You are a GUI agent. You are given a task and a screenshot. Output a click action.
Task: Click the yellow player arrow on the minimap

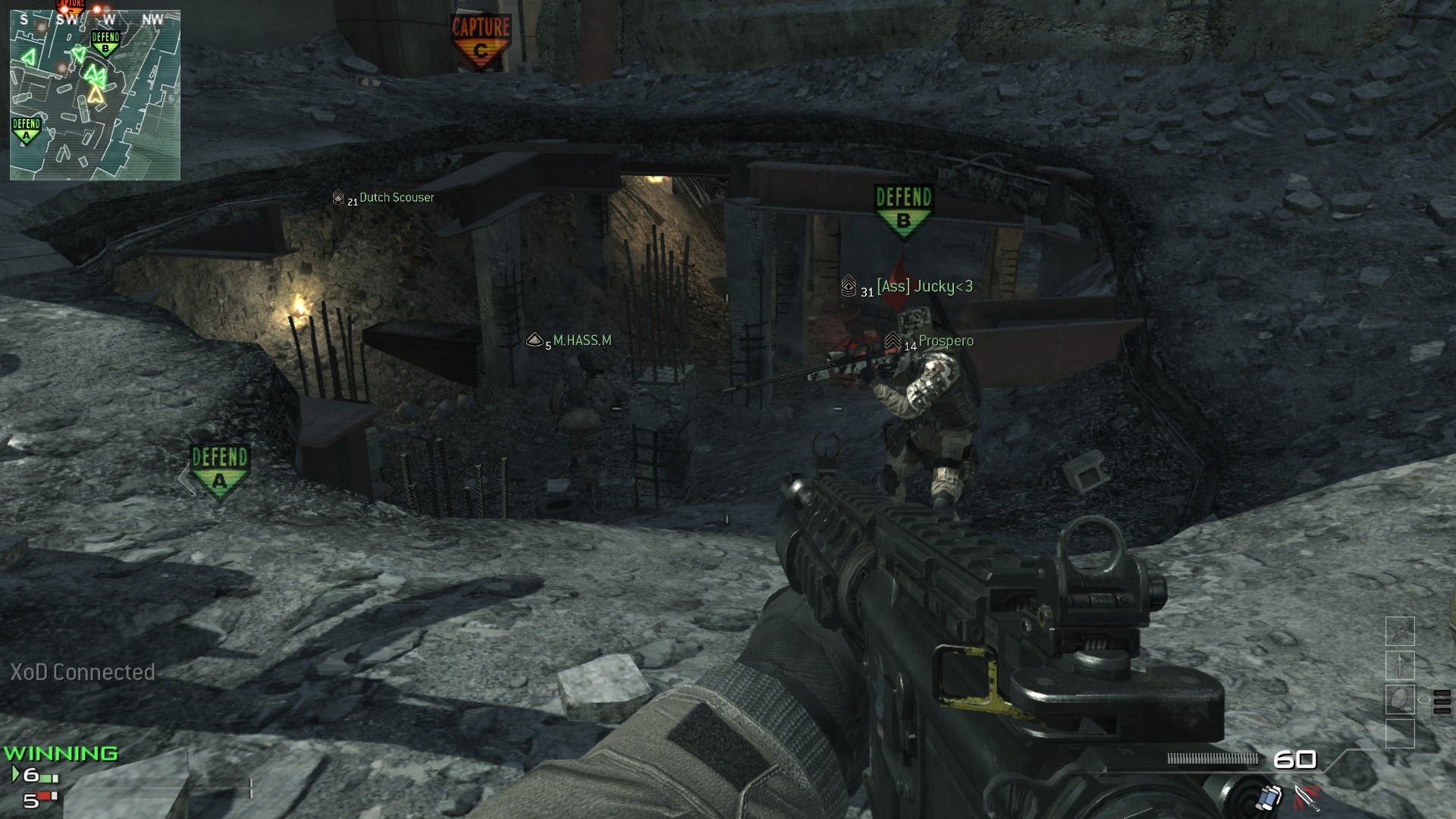96,94
